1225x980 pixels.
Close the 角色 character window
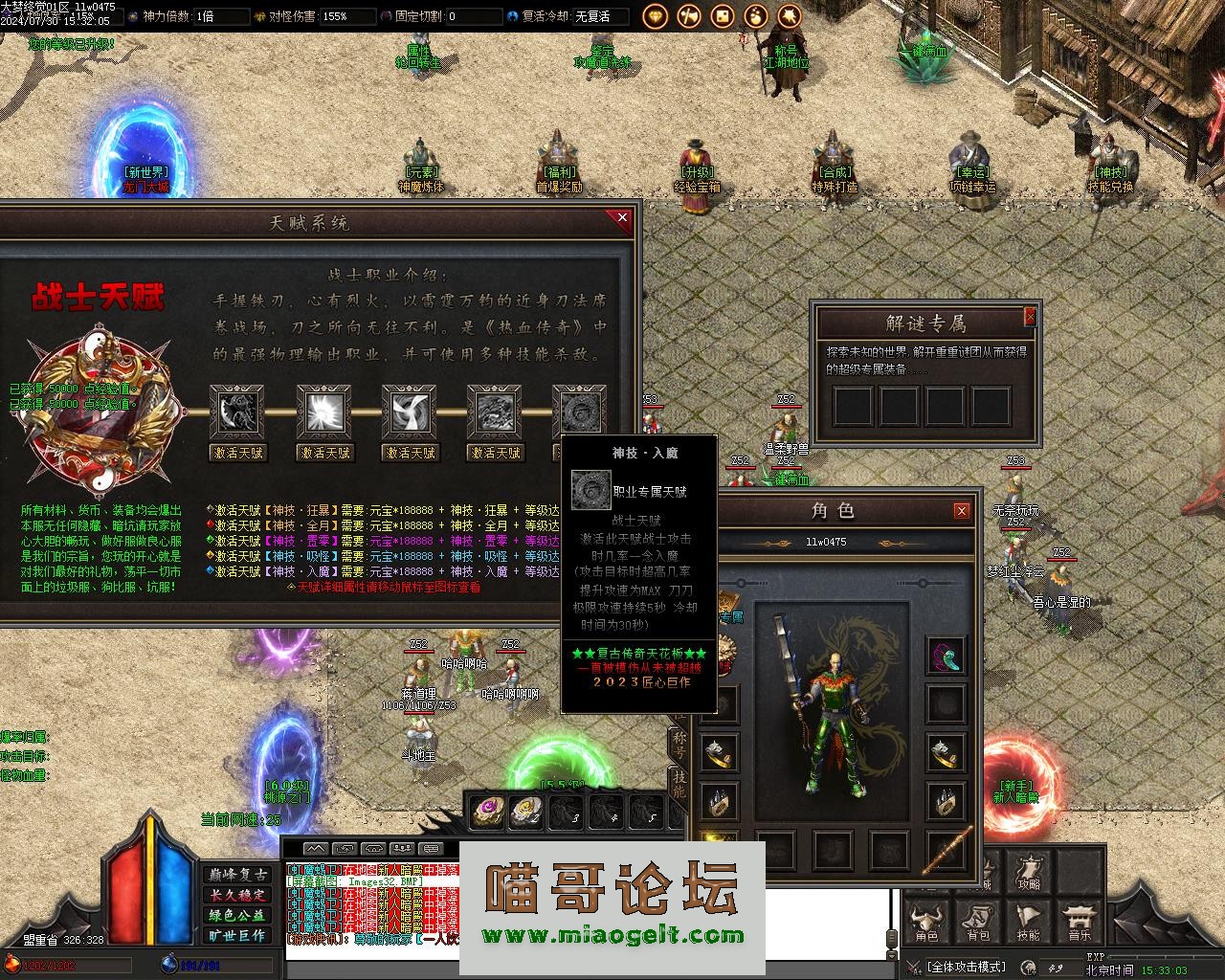pyautogui.click(x=962, y=511)
